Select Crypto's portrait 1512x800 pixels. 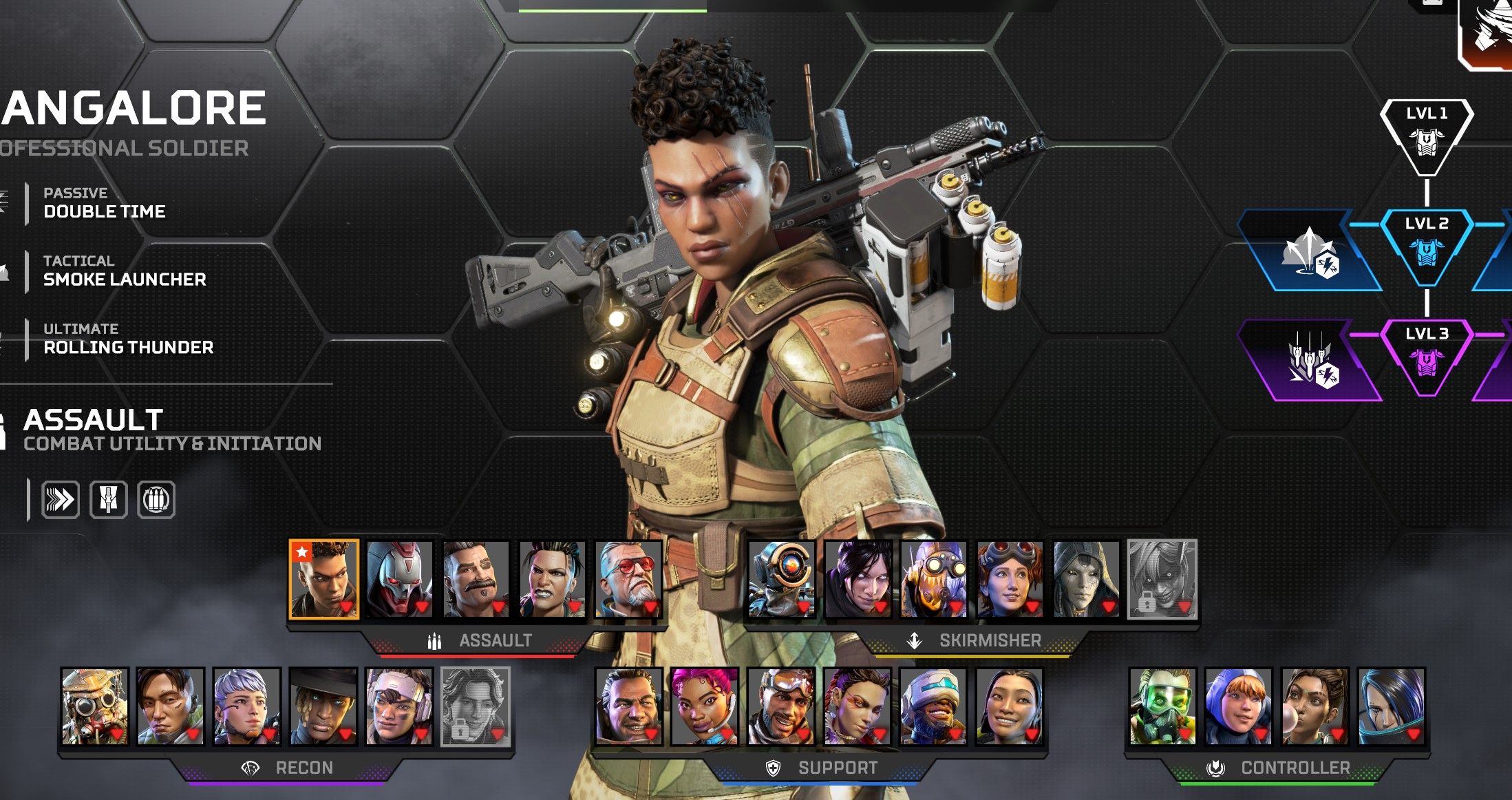pyautogui.click(x=171, y=706)
